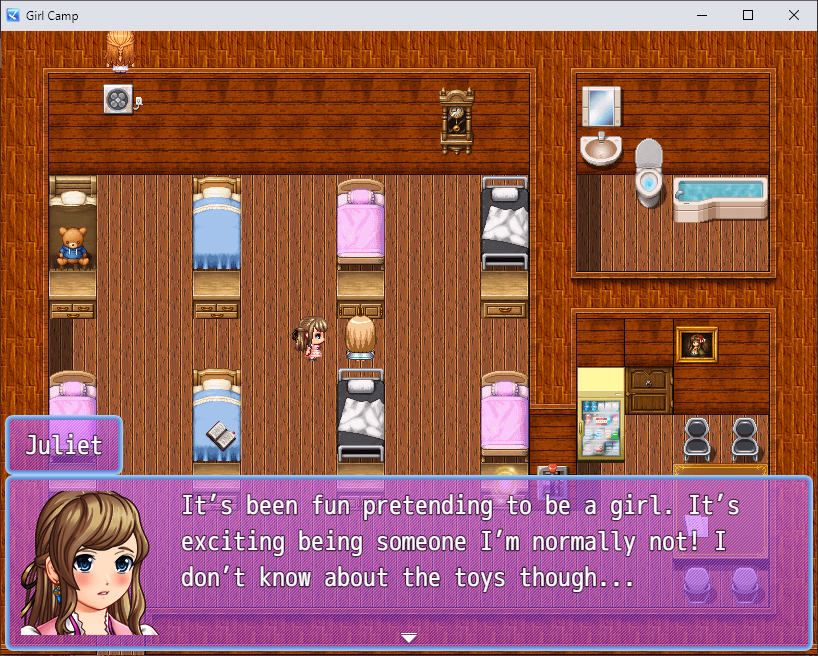Advance dialogue with the continue arrow
Image resolution: width=818 pixels, height=656 pixels.
pyautogui.click(x=408, y=637)
